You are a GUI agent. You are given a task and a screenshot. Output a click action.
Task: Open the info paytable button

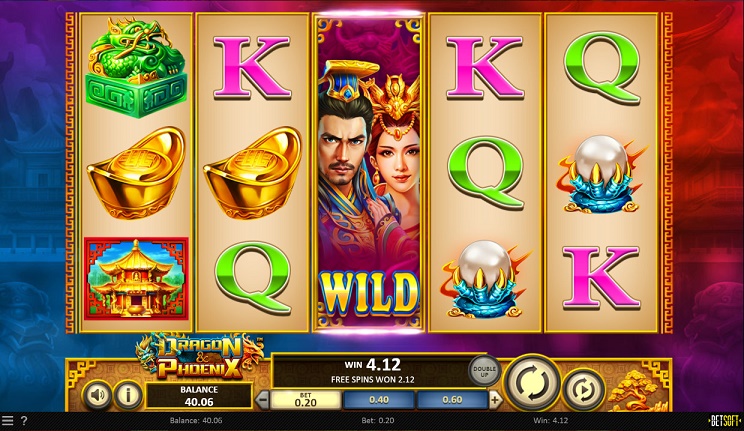[x=128, y=394]
